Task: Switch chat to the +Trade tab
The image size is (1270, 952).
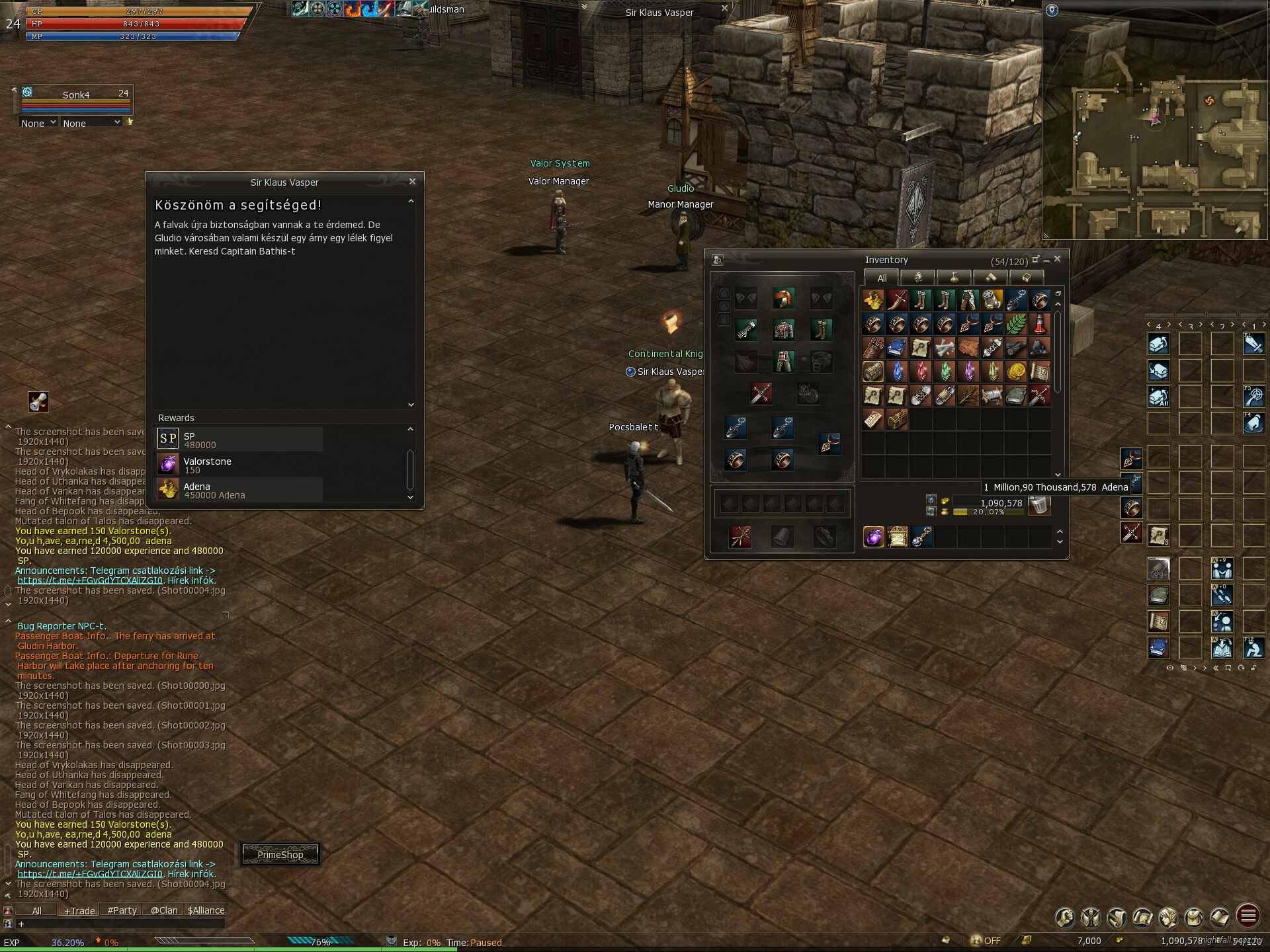Action: click(79, 910)
